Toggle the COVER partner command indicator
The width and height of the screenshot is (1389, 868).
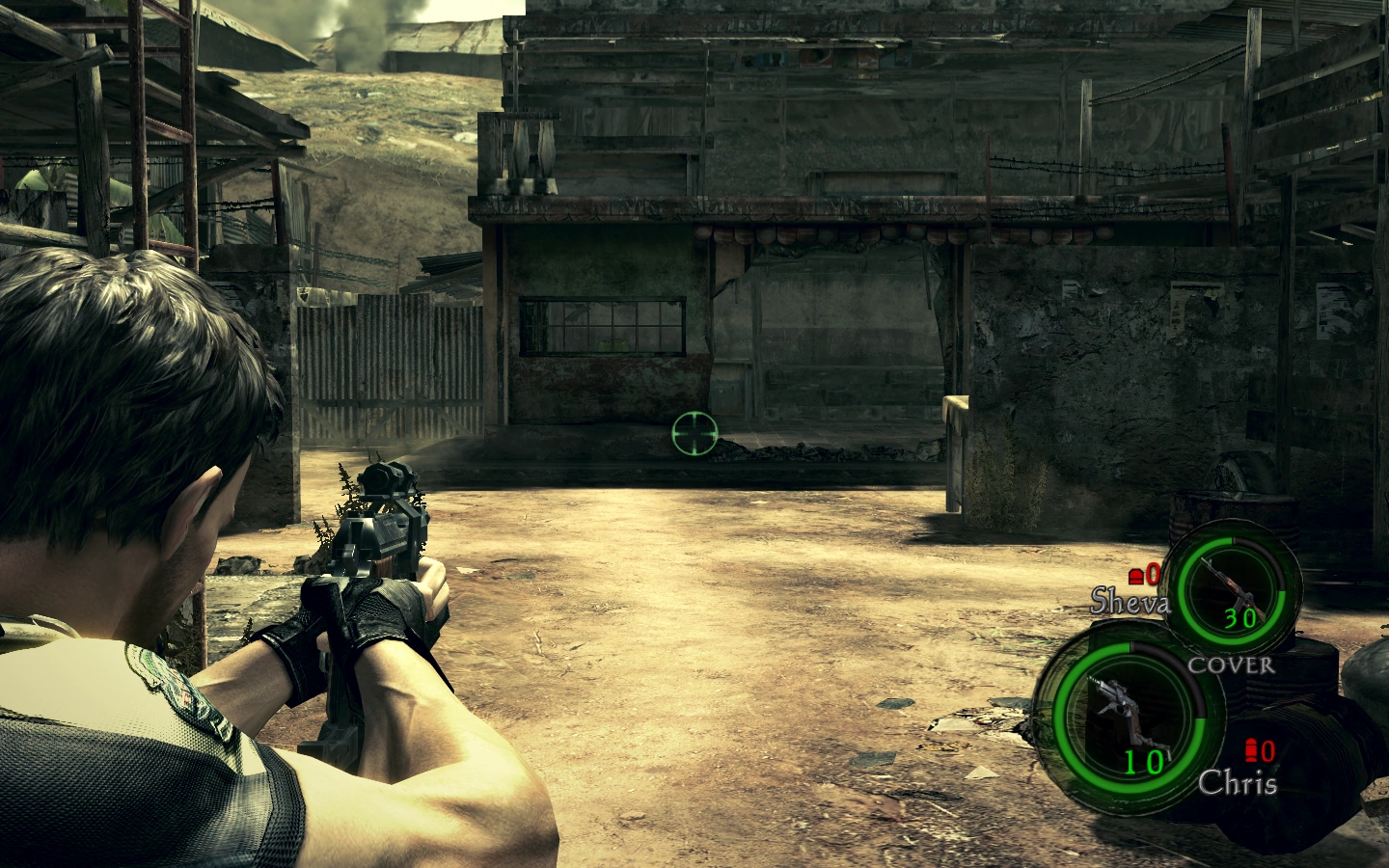(x=1232, y=665)
